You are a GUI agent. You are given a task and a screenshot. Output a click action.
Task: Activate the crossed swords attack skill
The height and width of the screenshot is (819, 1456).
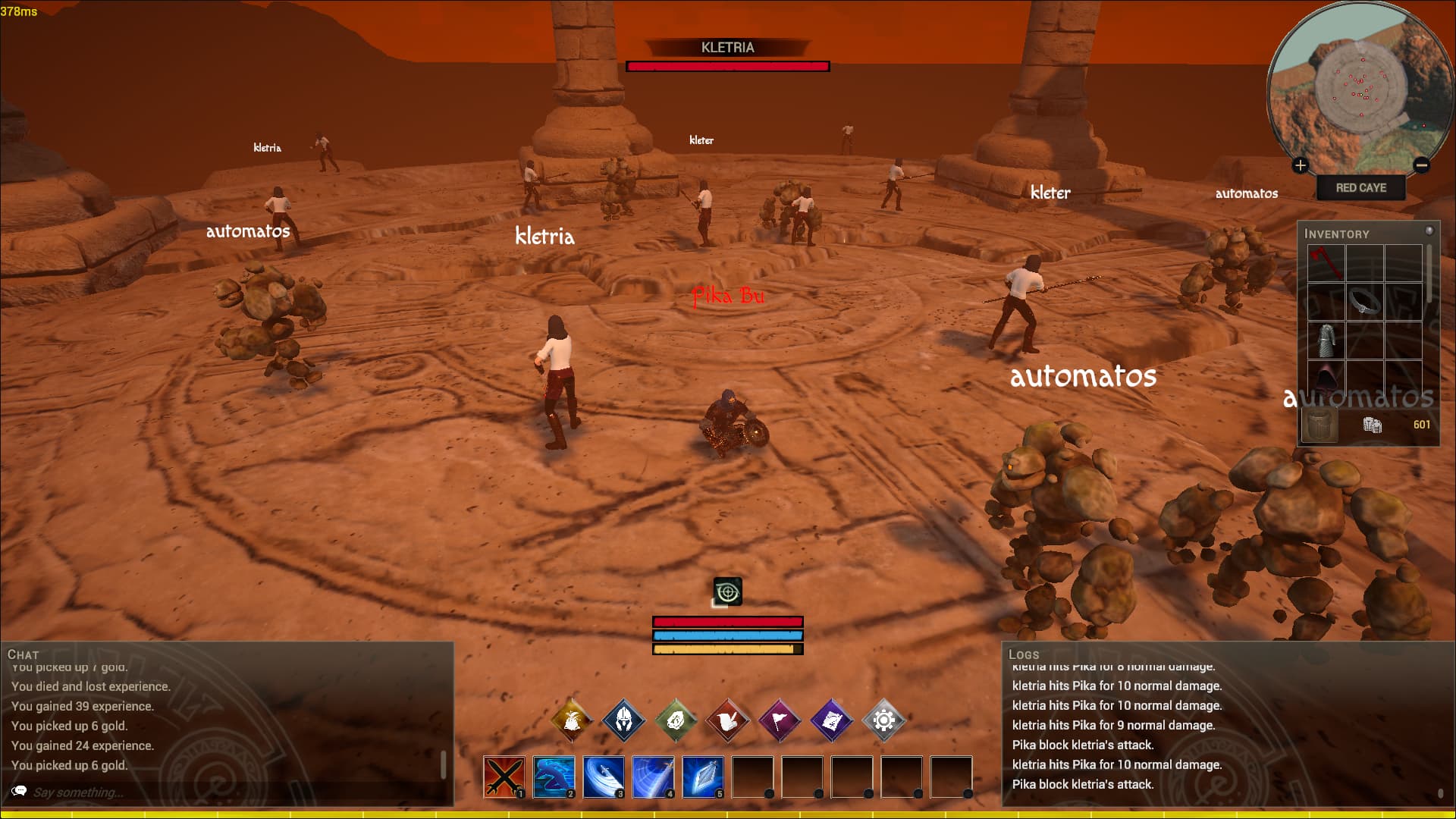[504, 777]
